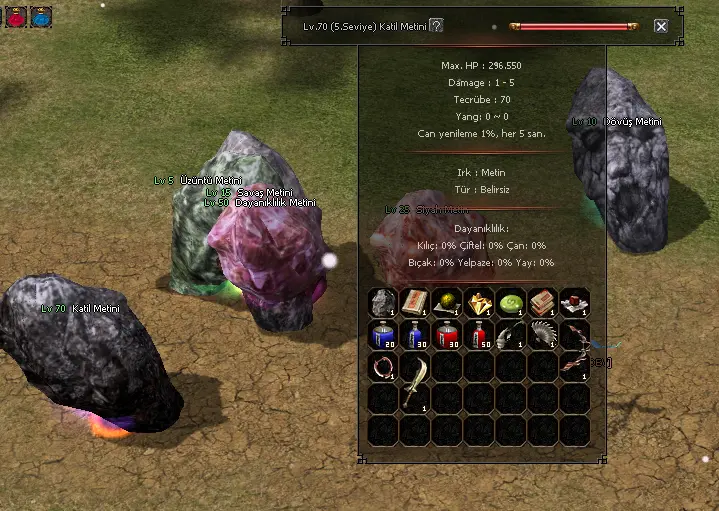Select the gray twin daggers item
The image size is (719, 511).
(511, 334)
